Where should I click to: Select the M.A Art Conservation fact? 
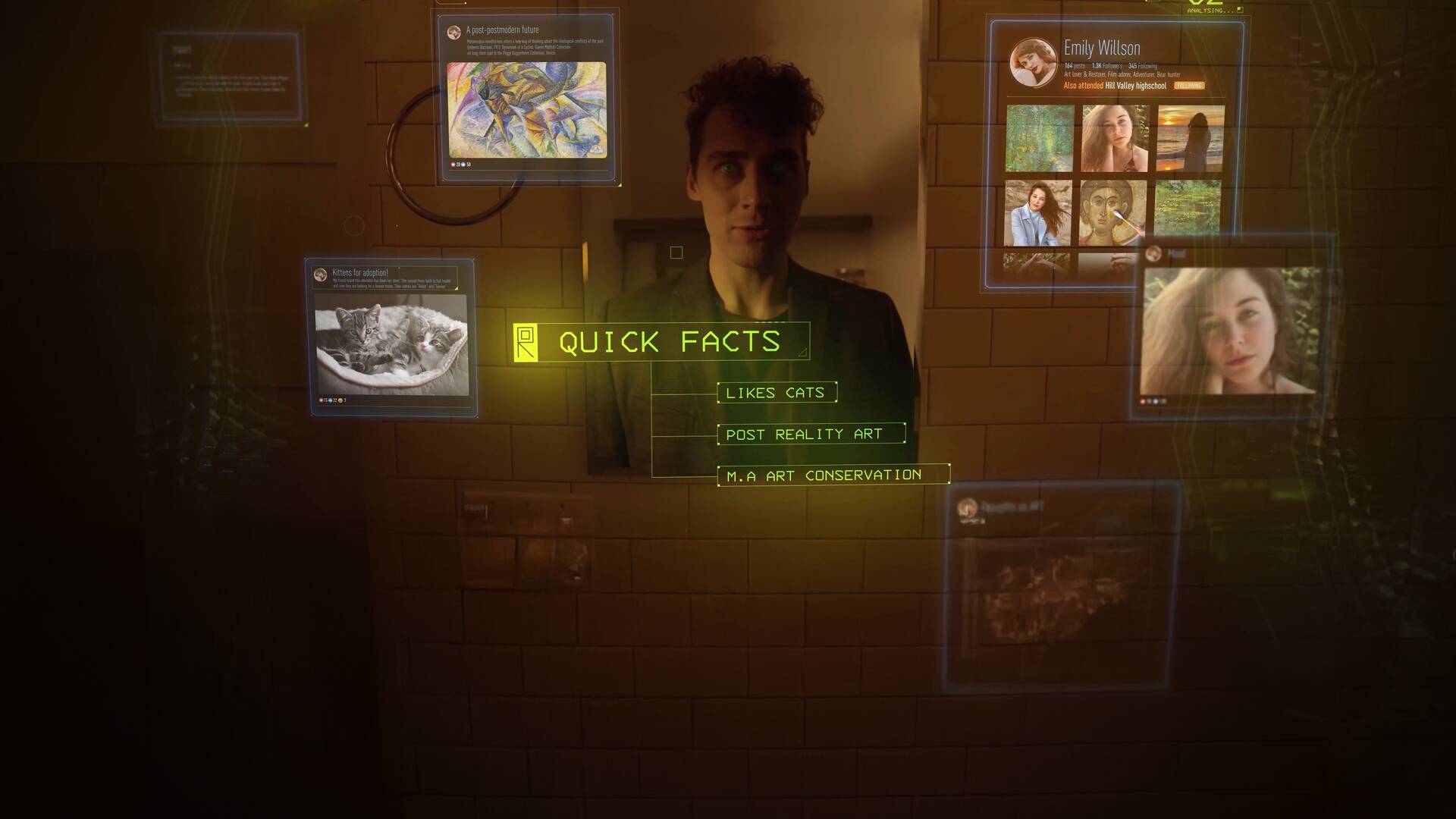[833, 475]
